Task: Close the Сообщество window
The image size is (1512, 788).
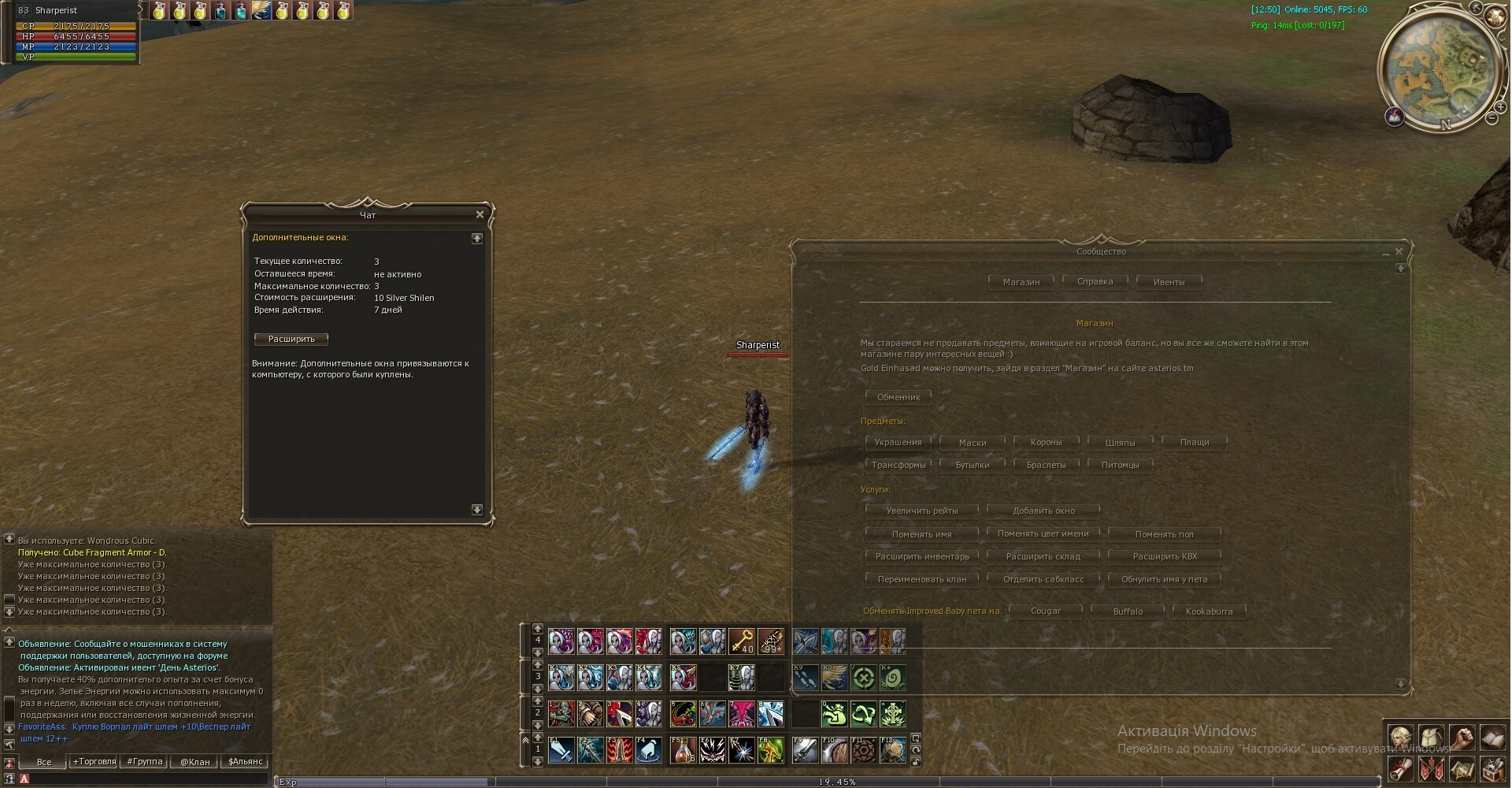Action: coord(1399,251)
